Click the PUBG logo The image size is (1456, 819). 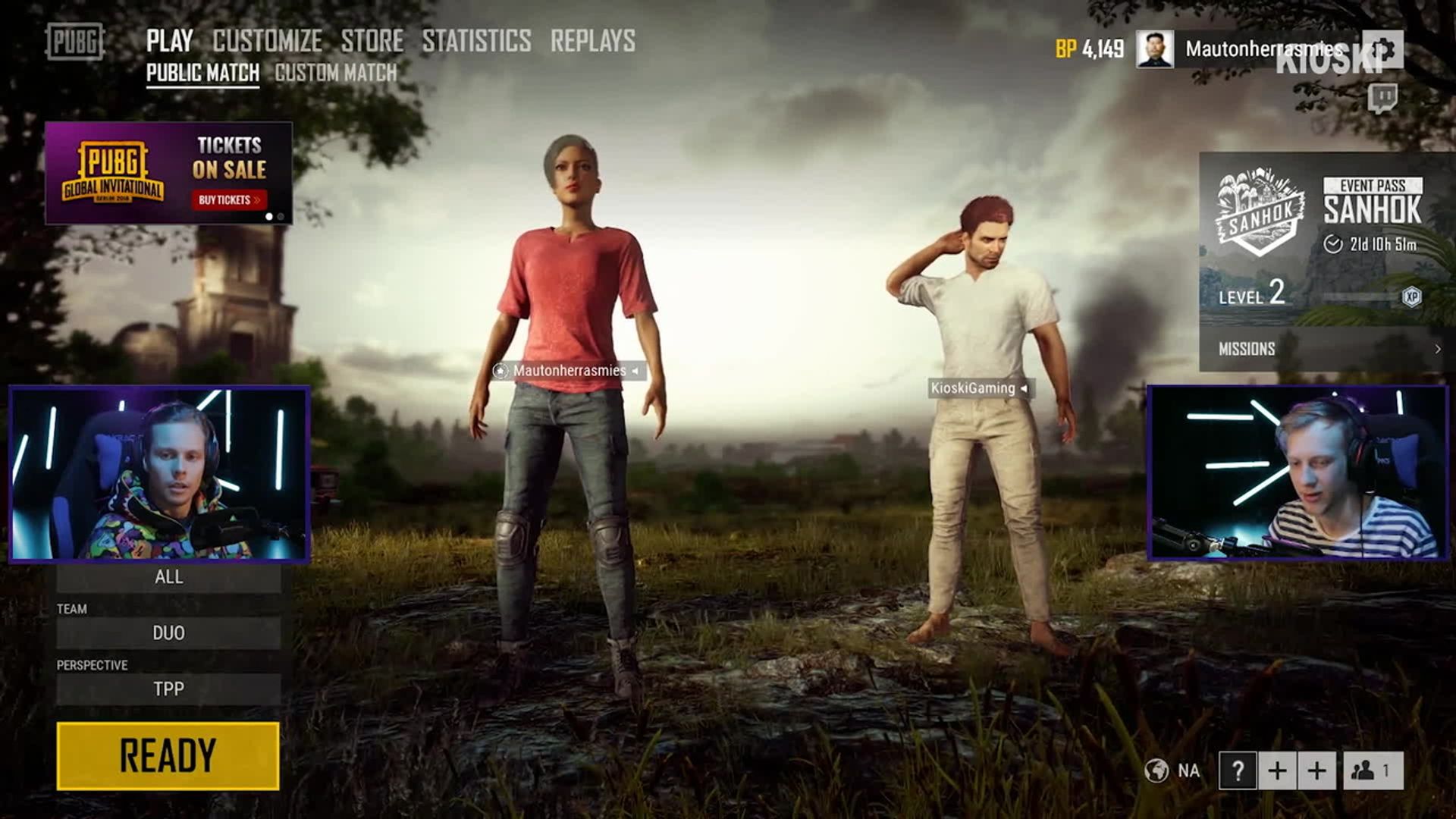pyautogui.click(x=74, y=42)
